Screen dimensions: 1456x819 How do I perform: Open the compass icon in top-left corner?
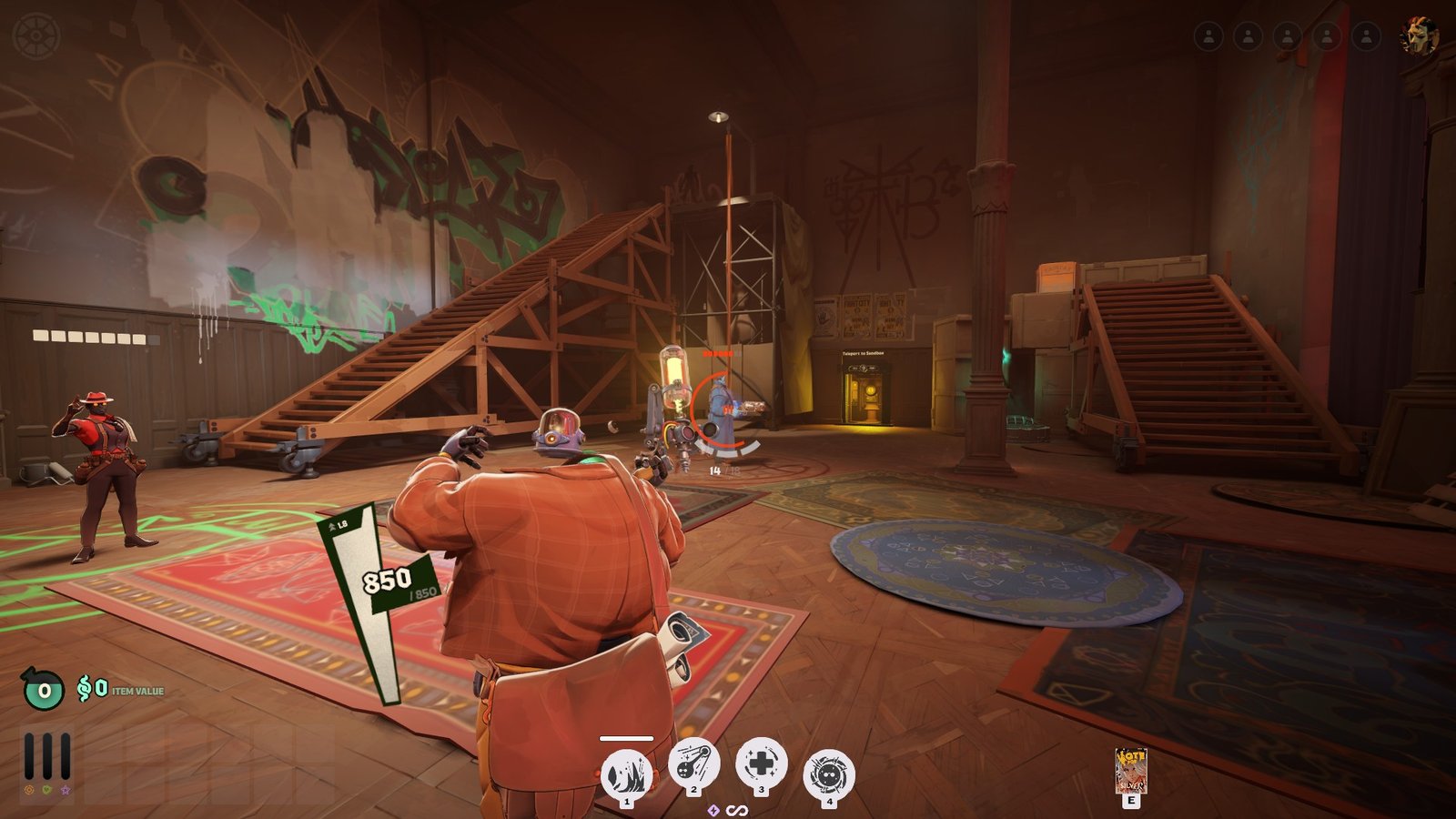(37, 36)
